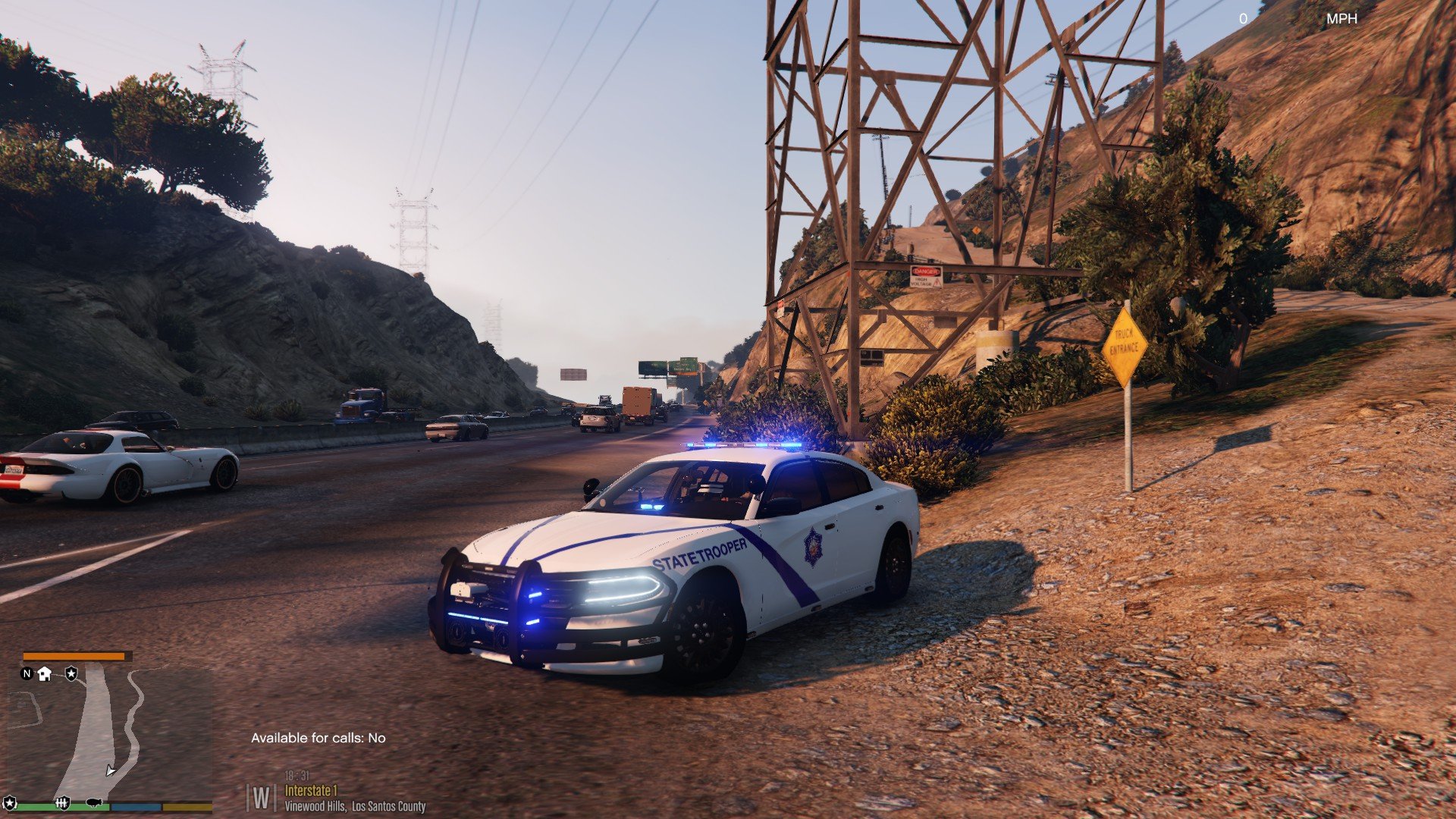This screenshot has height=819, width=1456.
Task: Select the jail bars shield blip
Action: click(63, 802)
